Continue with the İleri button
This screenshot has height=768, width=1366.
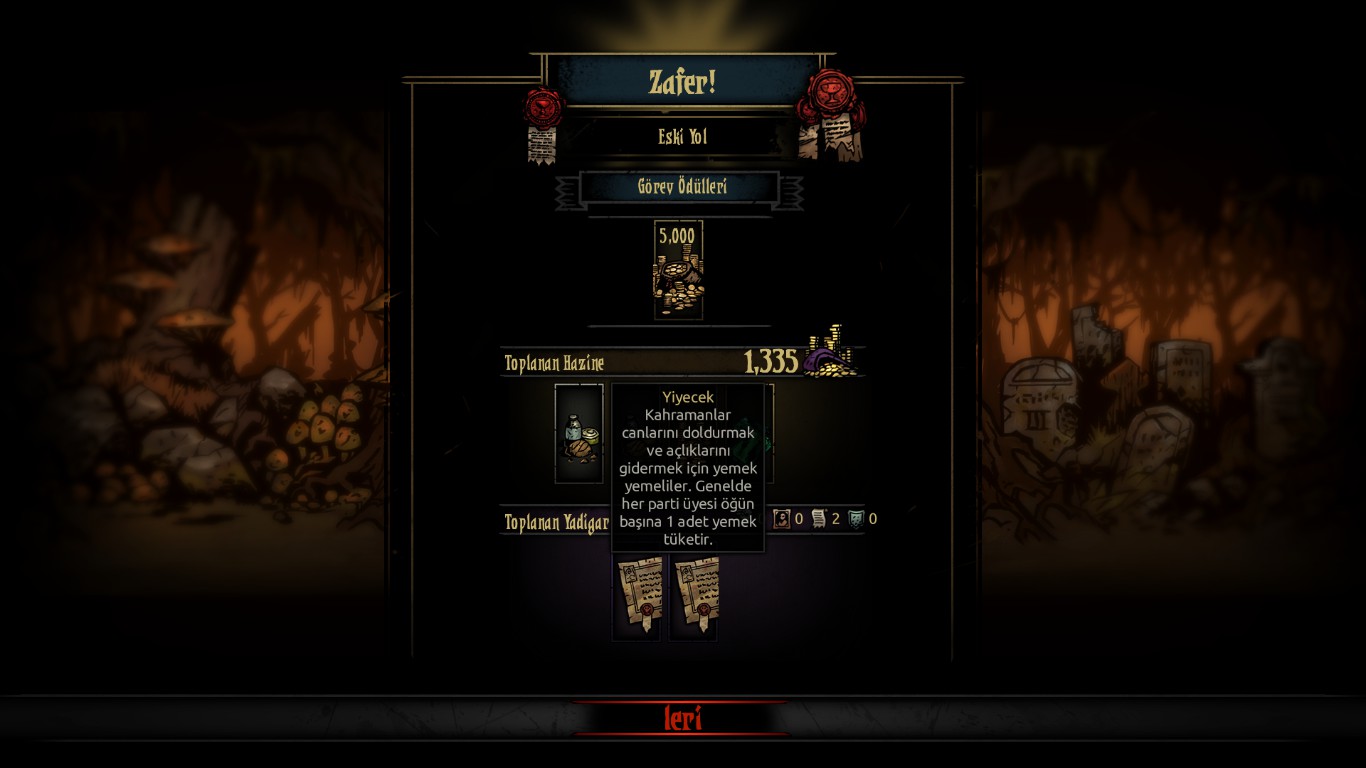point(683,718)
